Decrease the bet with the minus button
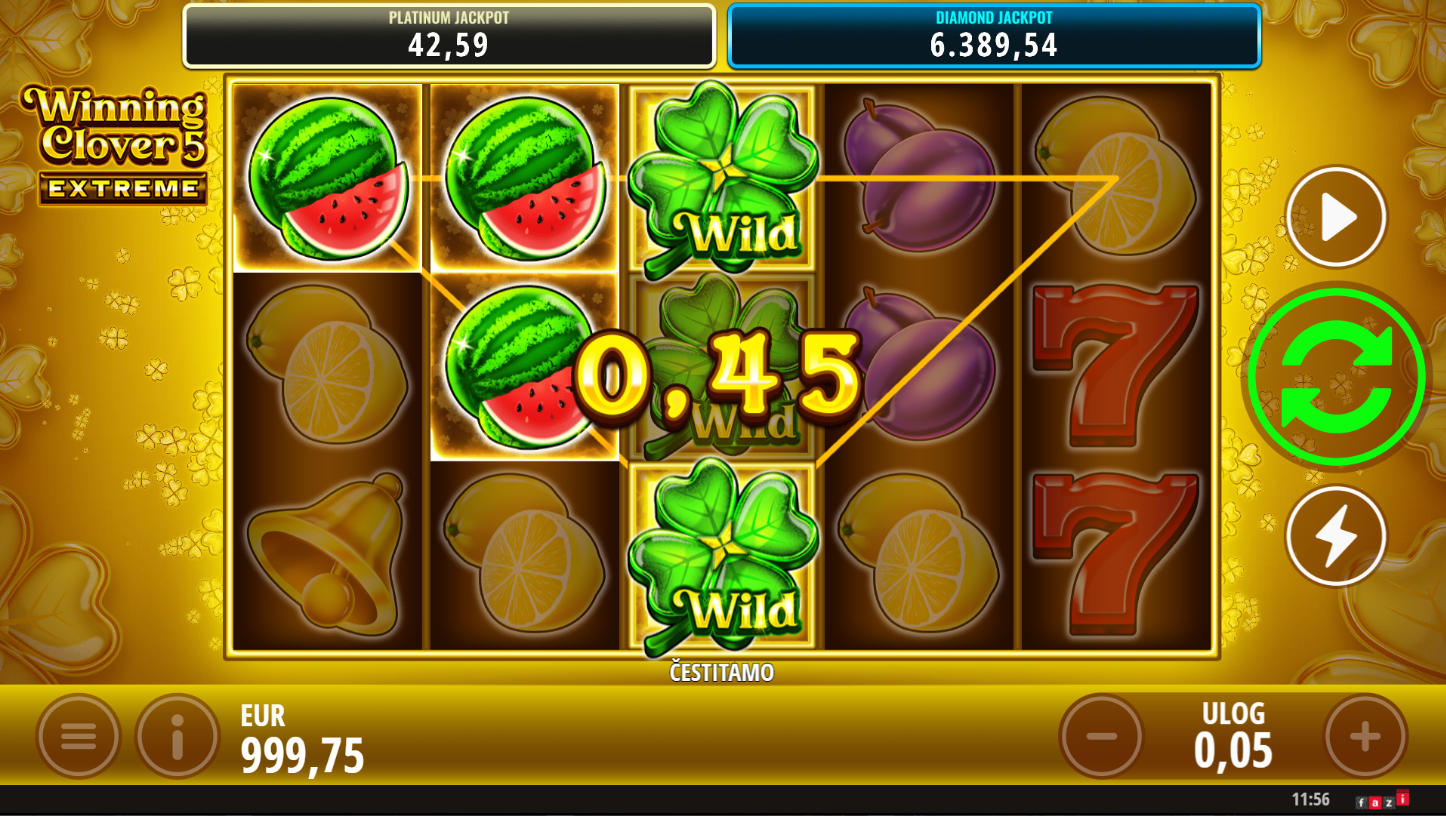Viewport: 1446px width, 816px height. pos(1101,737)
